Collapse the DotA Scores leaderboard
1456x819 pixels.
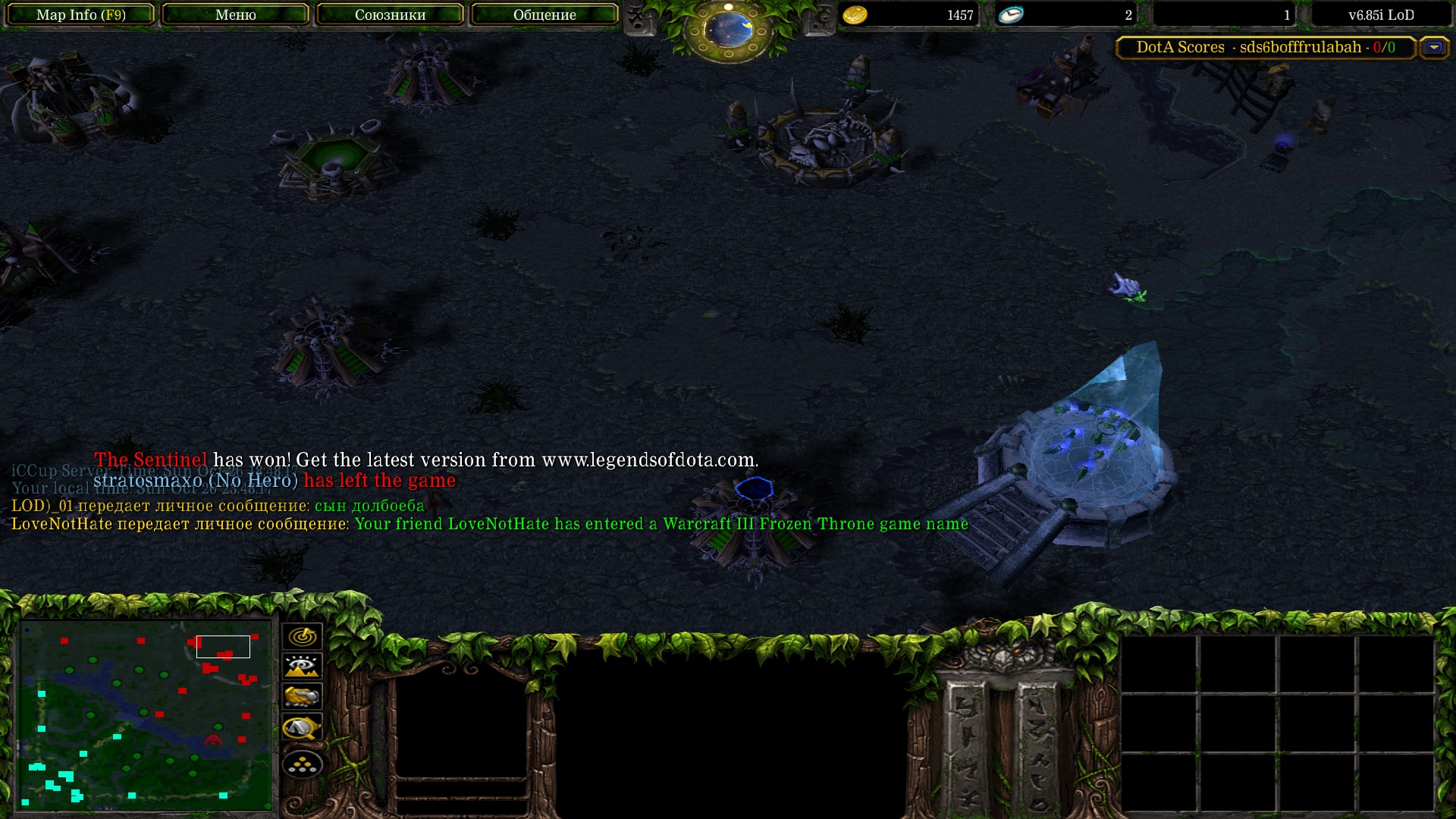click(1433, 47)
